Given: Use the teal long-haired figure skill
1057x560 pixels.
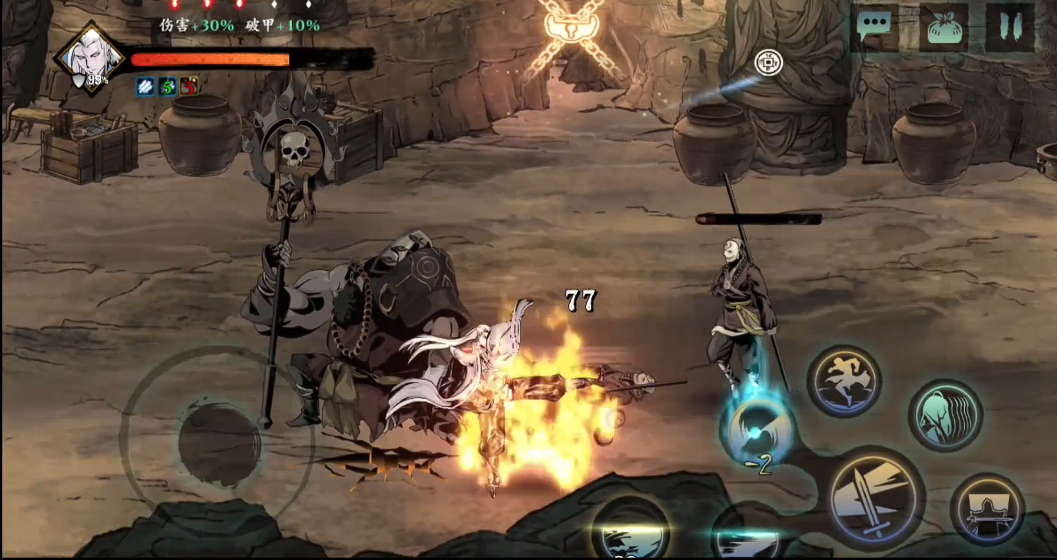Looking at the screenshot, I should tap(944, 415).
